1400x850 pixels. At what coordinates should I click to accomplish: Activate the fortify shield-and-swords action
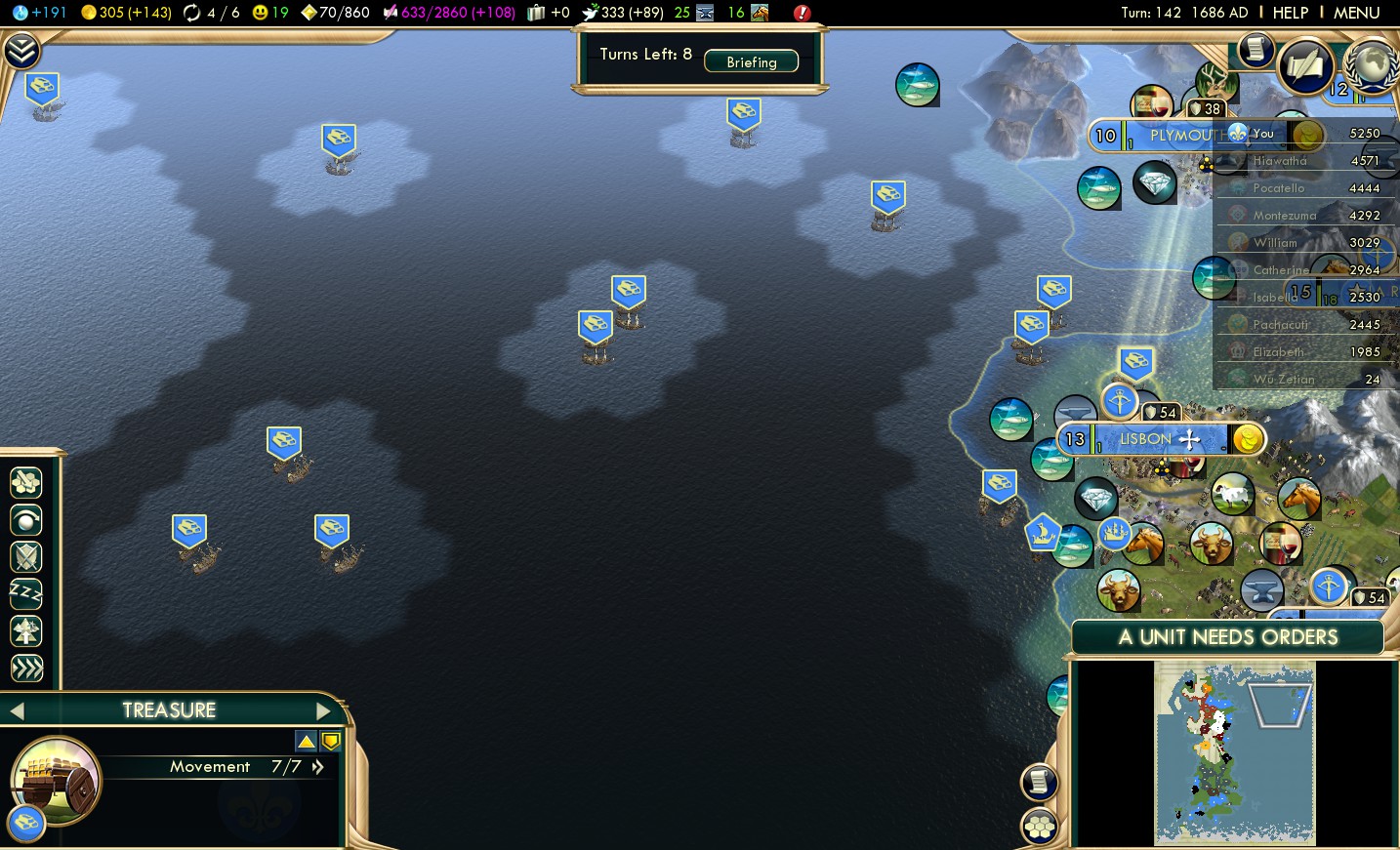click(26, 556)
